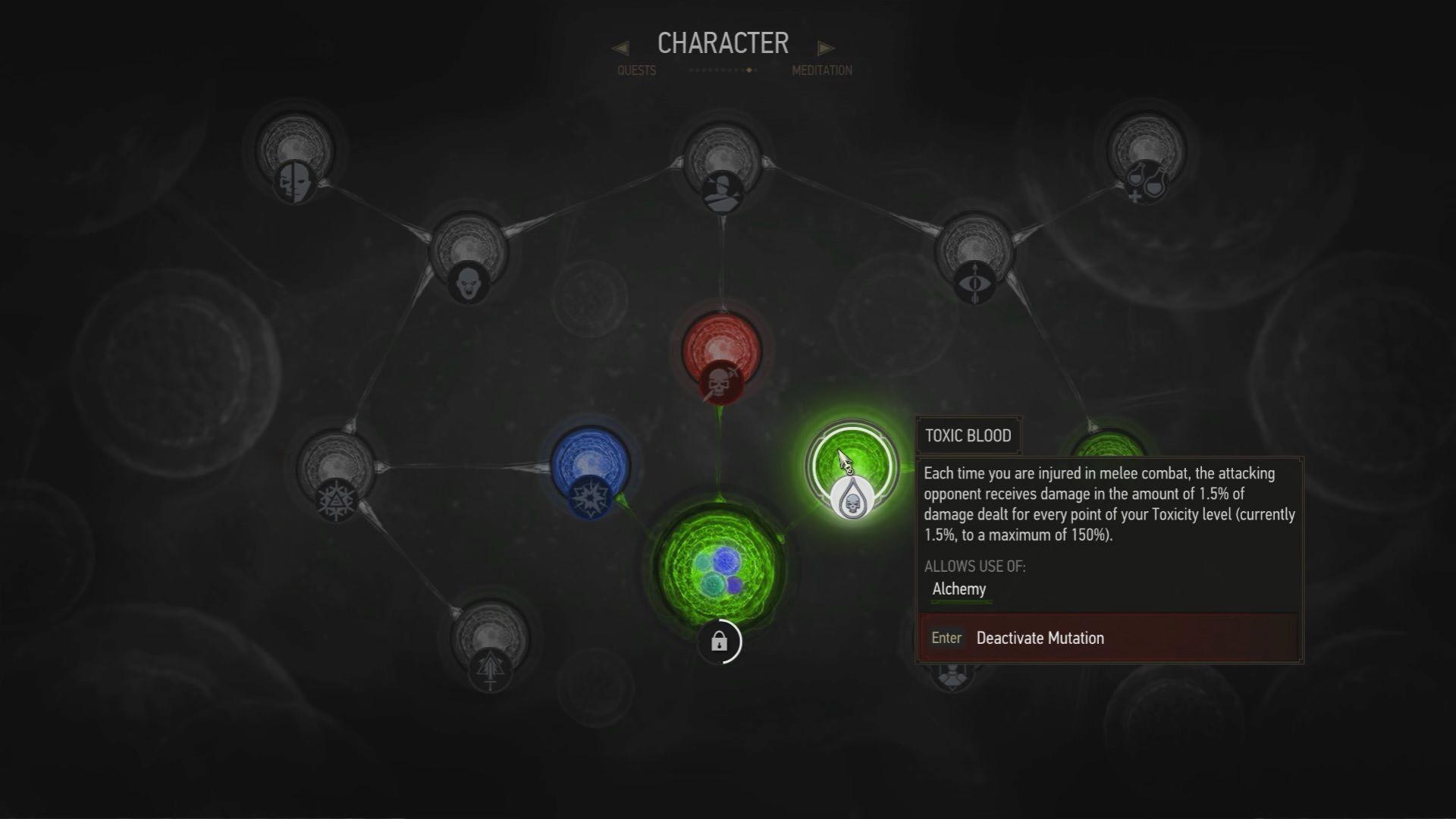Image resolution: width=1456 pixels, height=819 pixels.
Task: Go to the next menu with right arrow
Action: pyautogui.click(x=826, y=49)
